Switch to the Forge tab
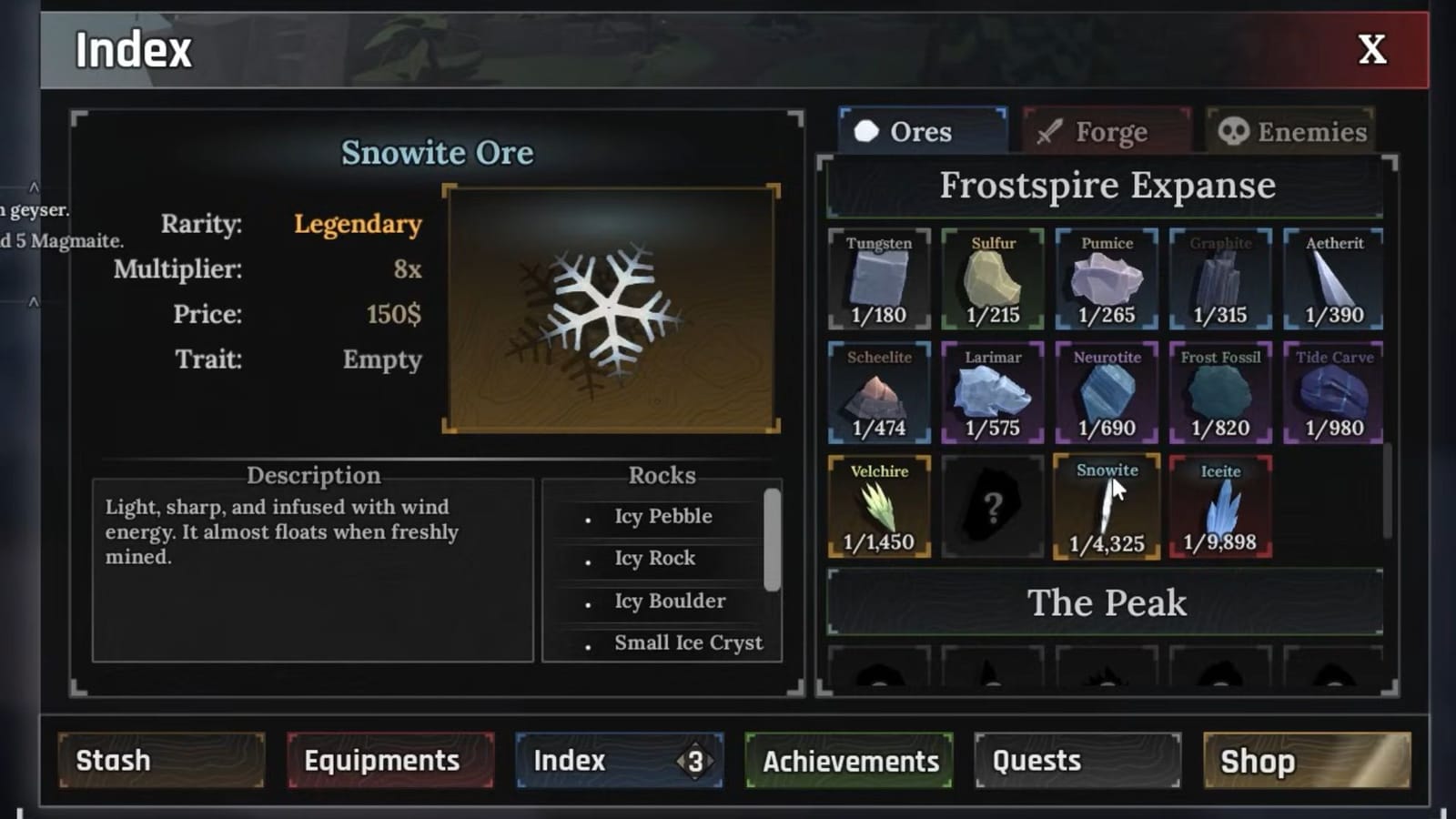This screenshot has width=1456, height=819. coord(1106,132)
